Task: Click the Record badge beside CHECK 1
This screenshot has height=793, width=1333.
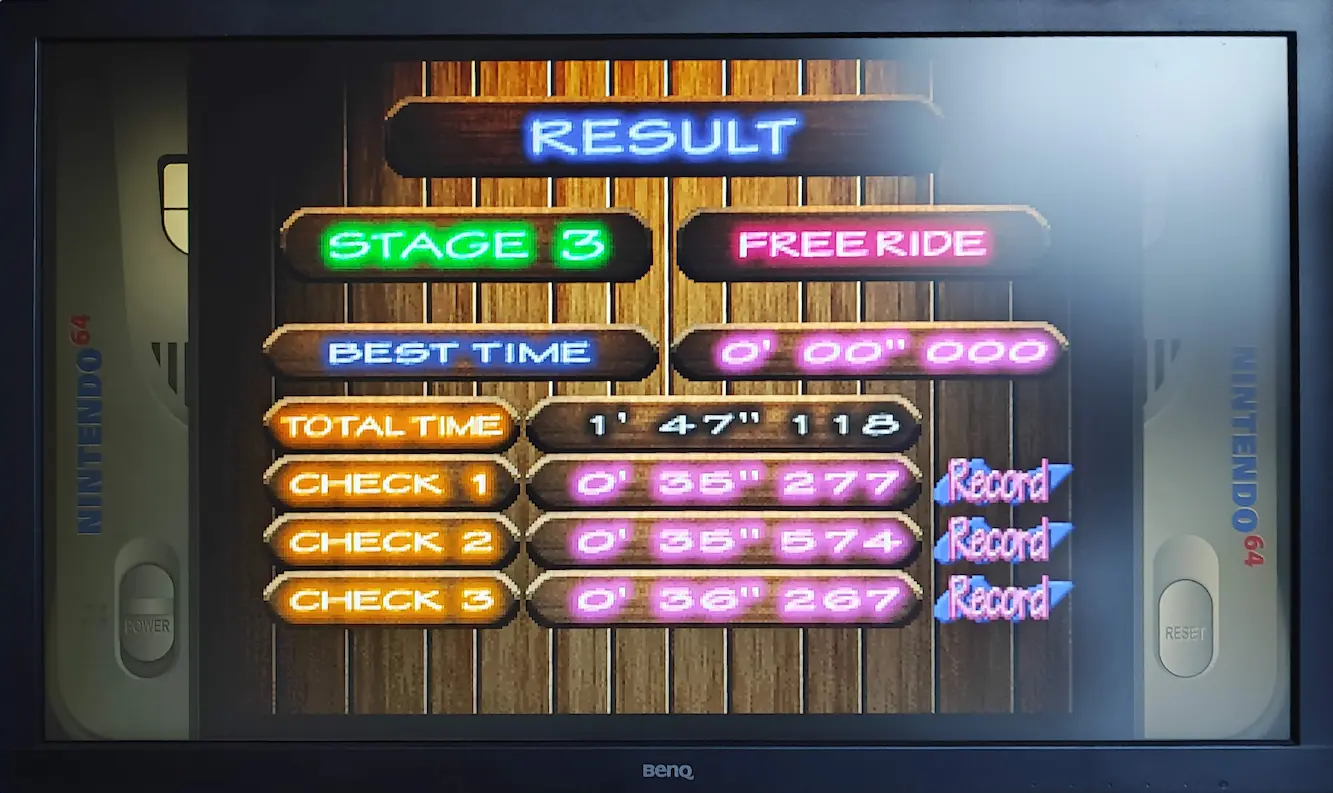Action: click(1000, 483)
